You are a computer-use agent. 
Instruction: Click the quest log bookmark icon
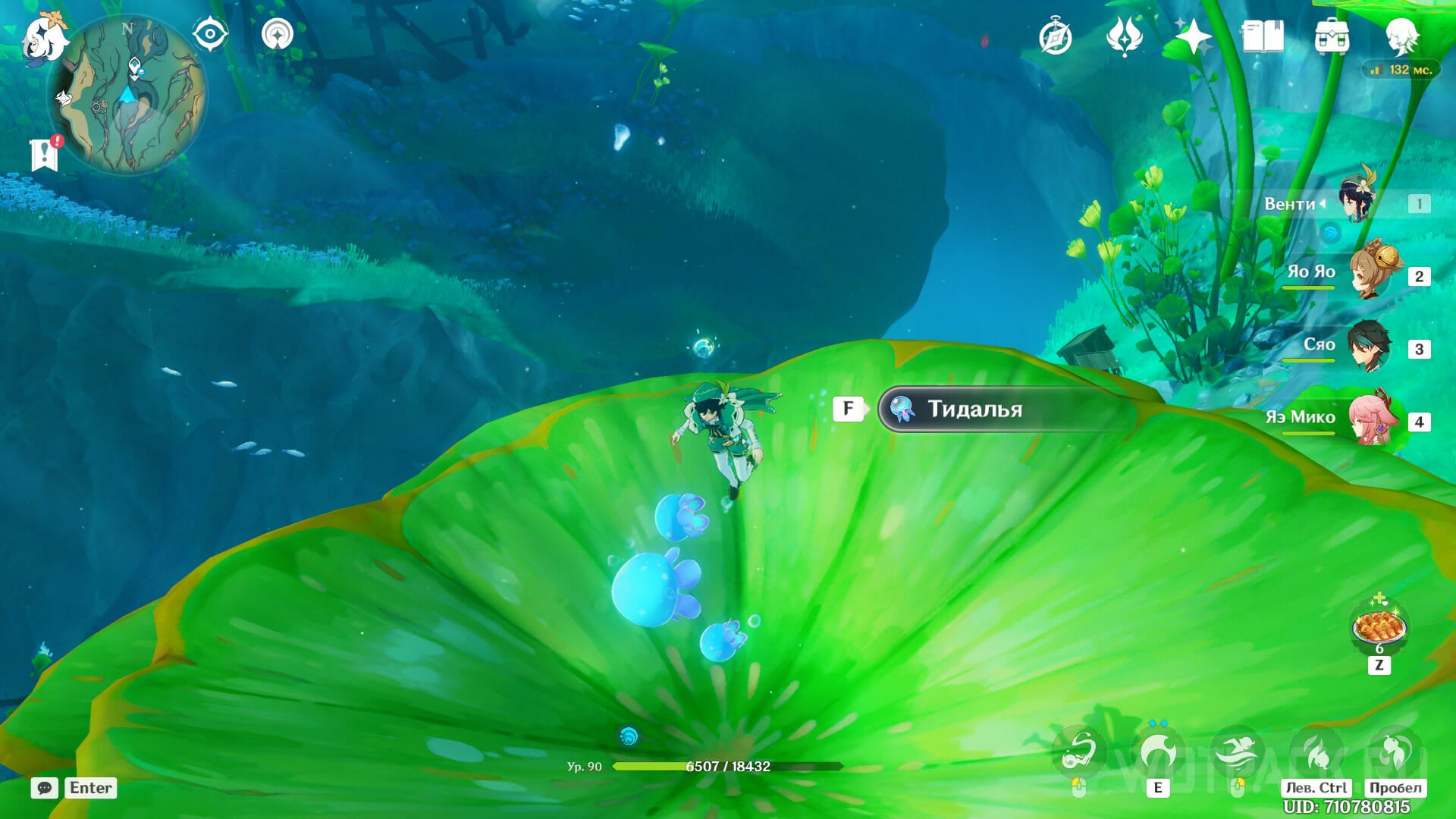click(45, 155)
